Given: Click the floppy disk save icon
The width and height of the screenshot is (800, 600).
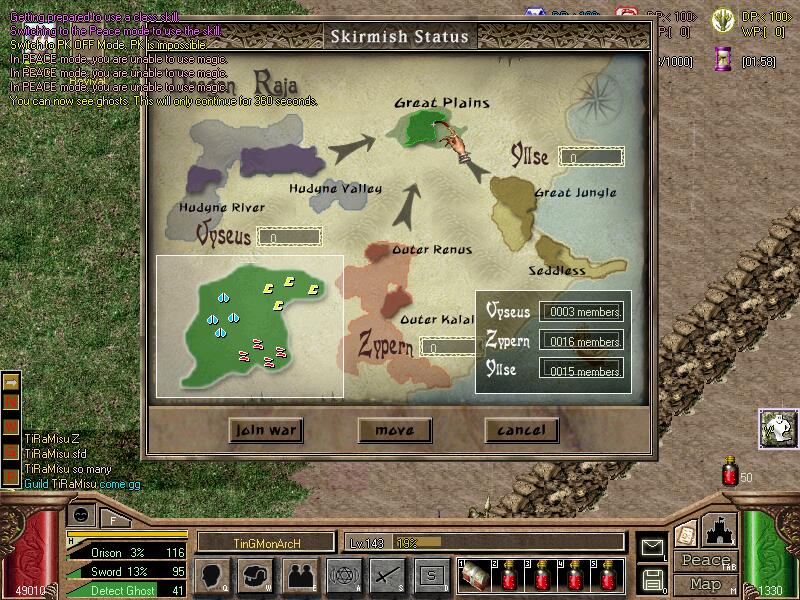Looking at the screenshot, I should (x=654, y=578).
